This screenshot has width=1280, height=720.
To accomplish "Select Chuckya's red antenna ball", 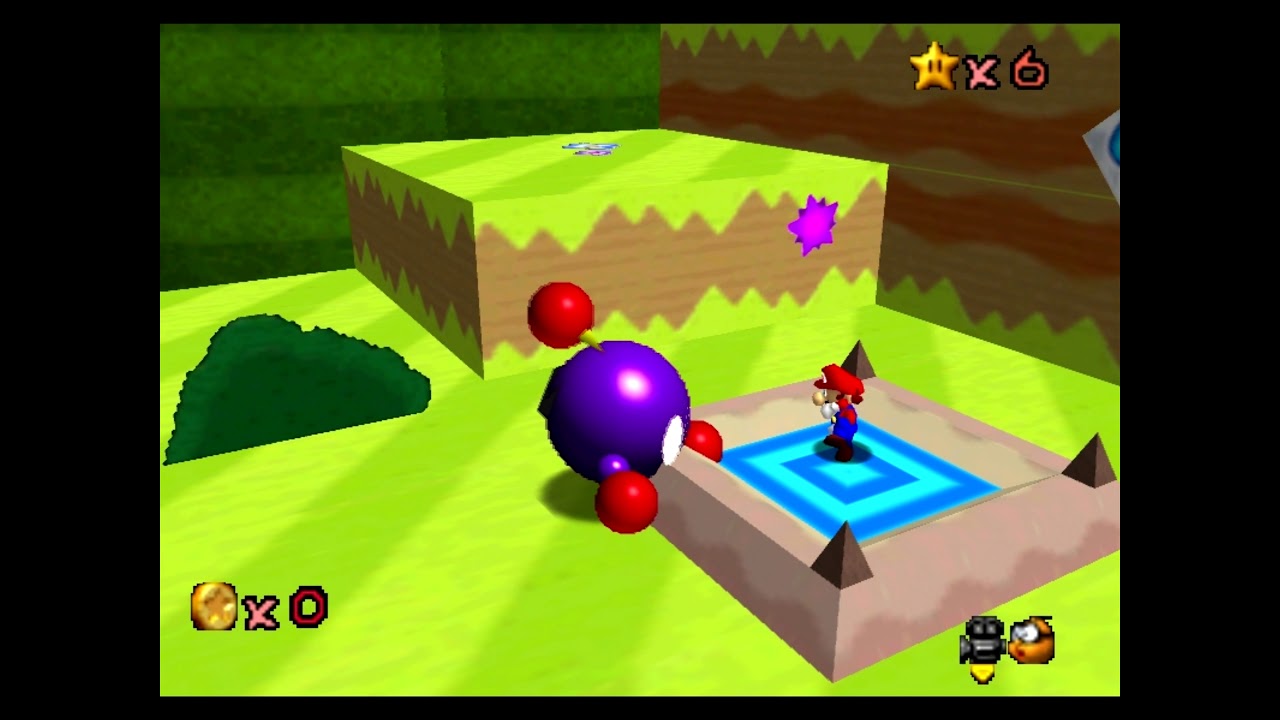I will (560, 312).
